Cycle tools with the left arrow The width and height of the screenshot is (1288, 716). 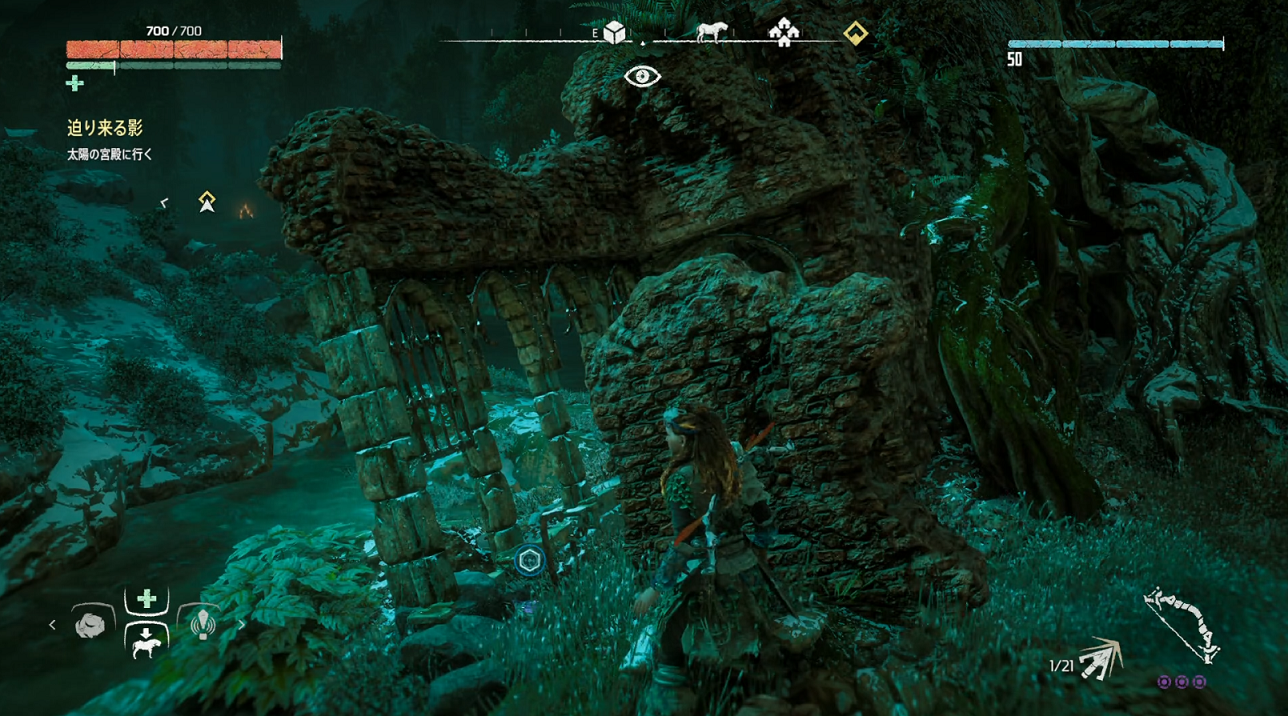click(x=53, y=625)
